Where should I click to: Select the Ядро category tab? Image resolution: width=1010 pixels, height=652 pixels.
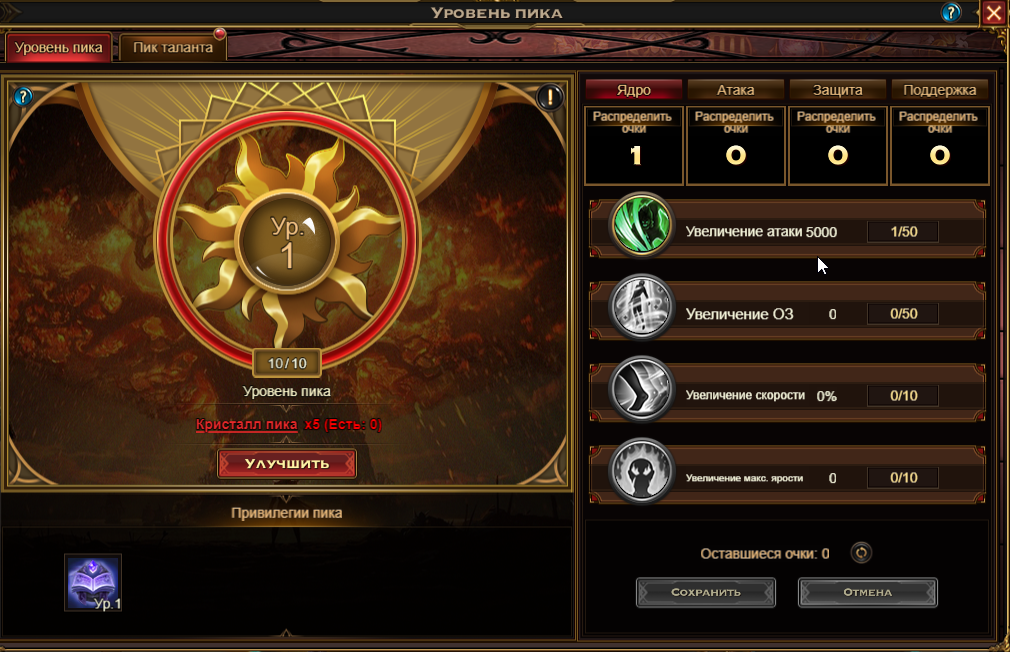634,90
